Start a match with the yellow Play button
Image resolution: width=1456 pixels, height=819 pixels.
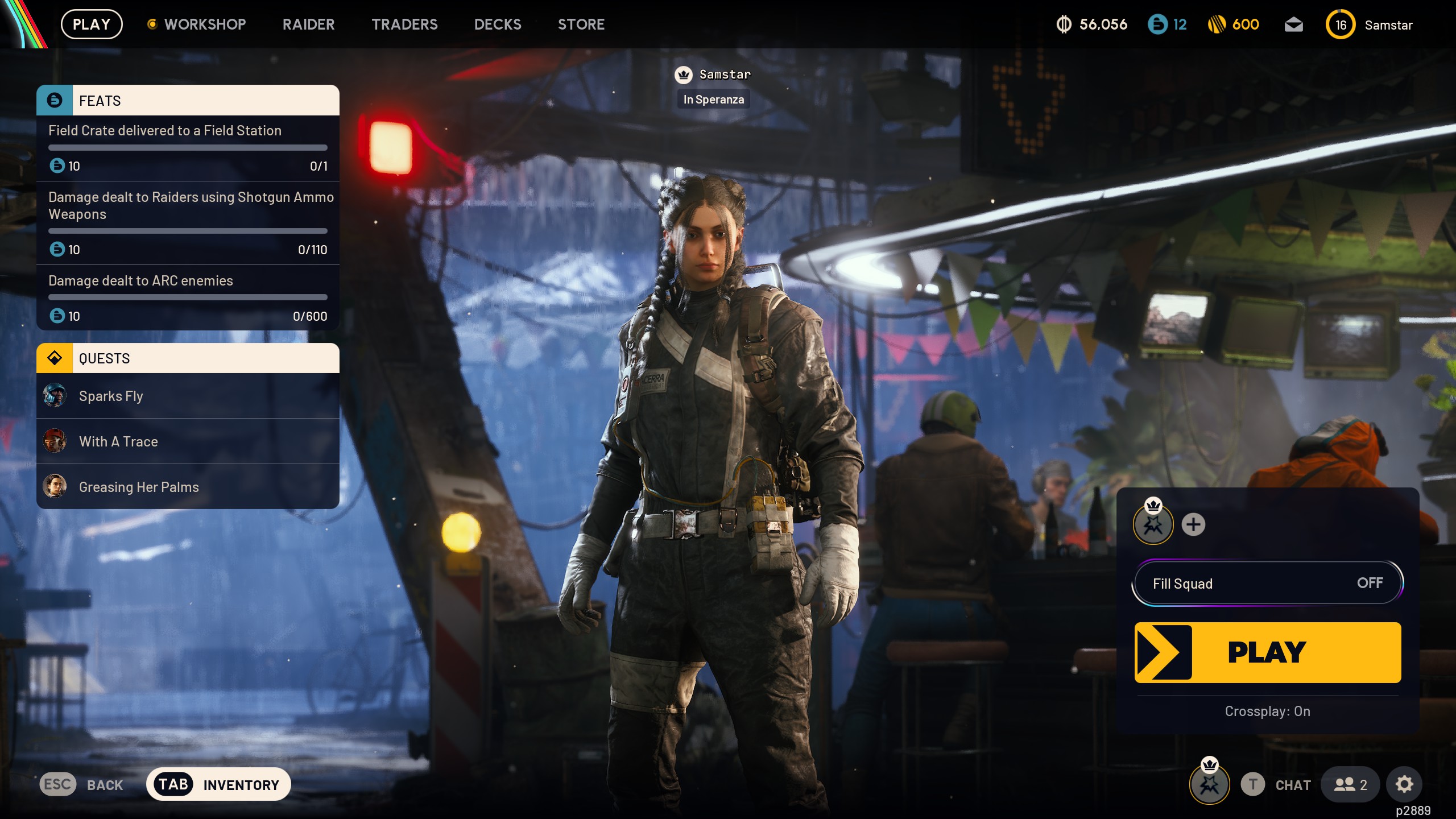pos(1267,652)
